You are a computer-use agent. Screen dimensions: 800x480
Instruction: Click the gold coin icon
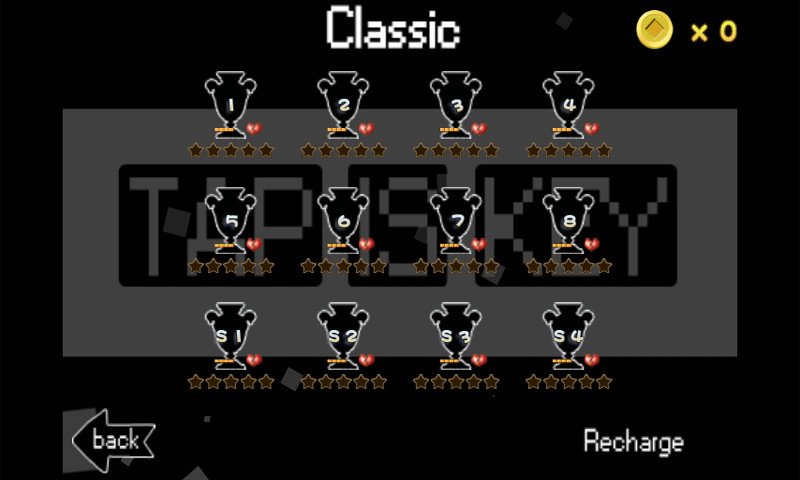coord(655,30)
